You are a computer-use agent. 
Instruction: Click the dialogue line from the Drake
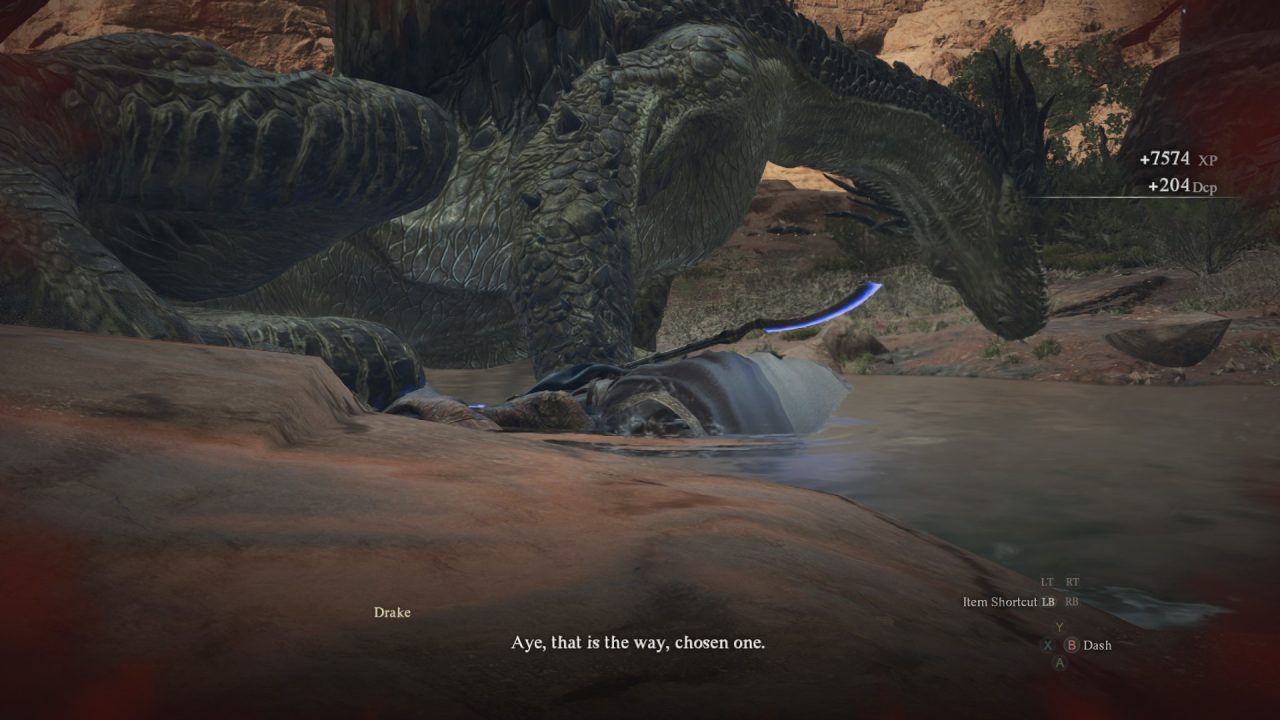tap(639, 645)
